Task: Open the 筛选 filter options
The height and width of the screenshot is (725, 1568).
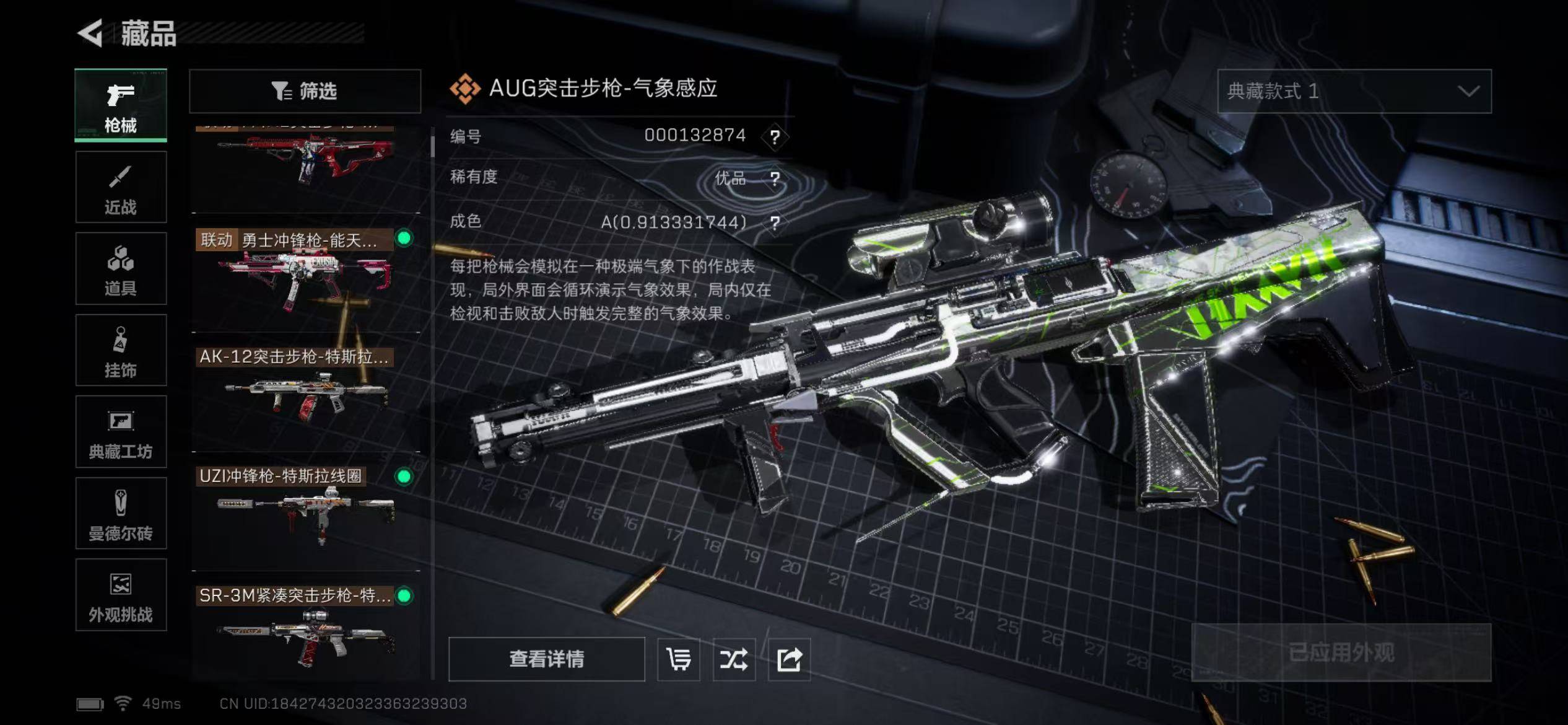Action: (305, 91)
